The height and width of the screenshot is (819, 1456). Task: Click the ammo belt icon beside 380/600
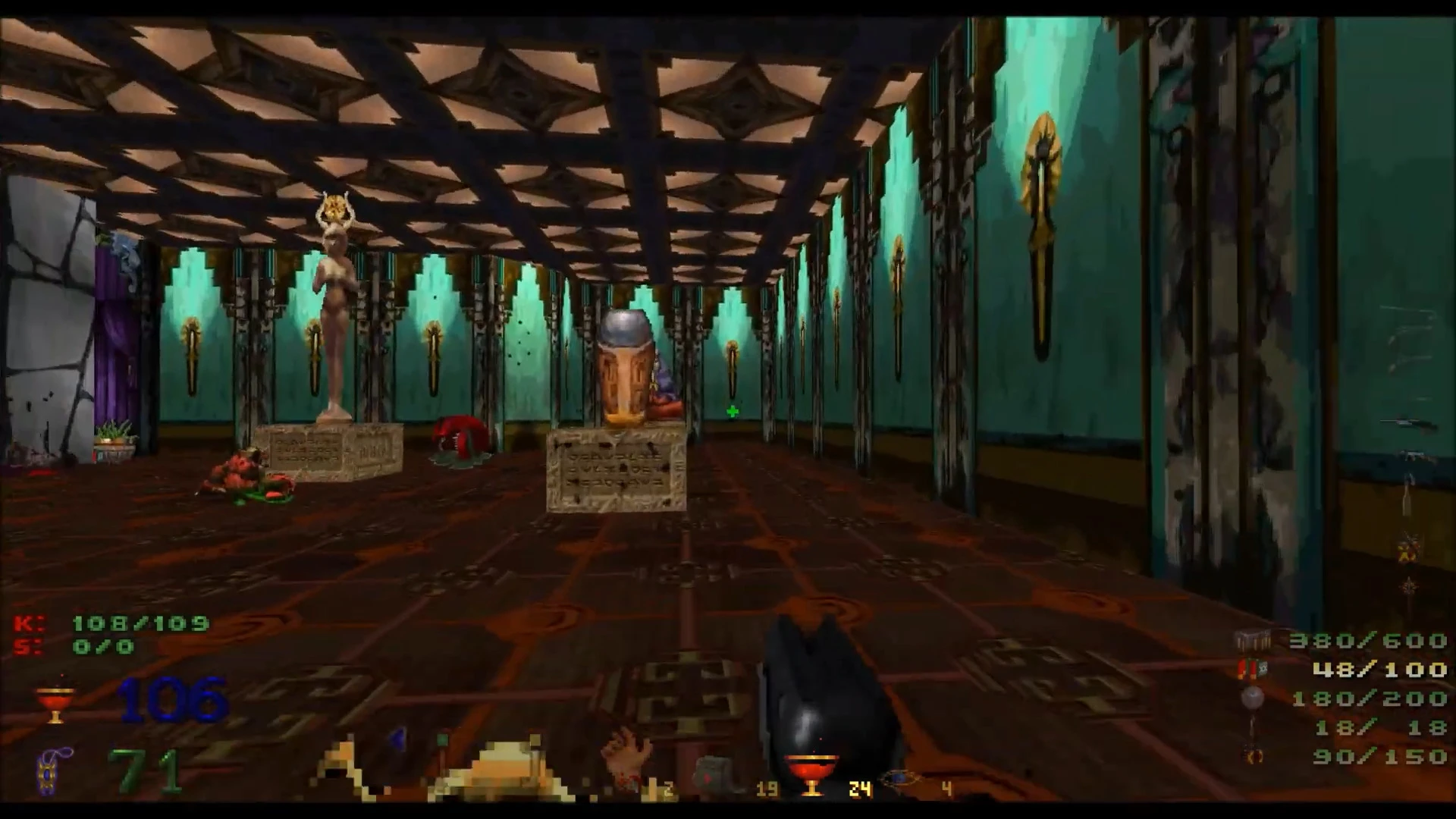(x=1253, y=641)
